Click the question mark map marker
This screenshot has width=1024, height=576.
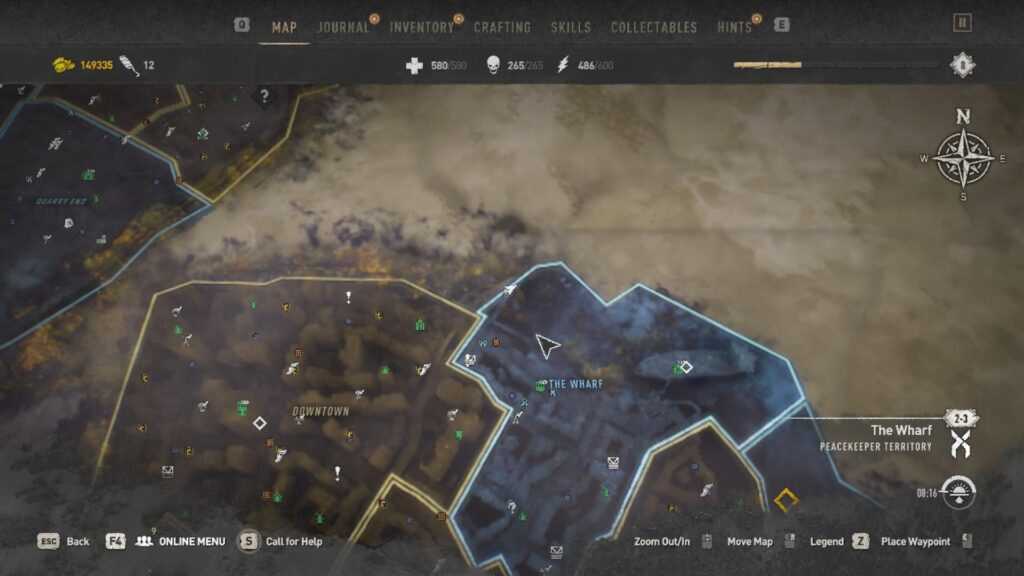[x=264, y=96]
